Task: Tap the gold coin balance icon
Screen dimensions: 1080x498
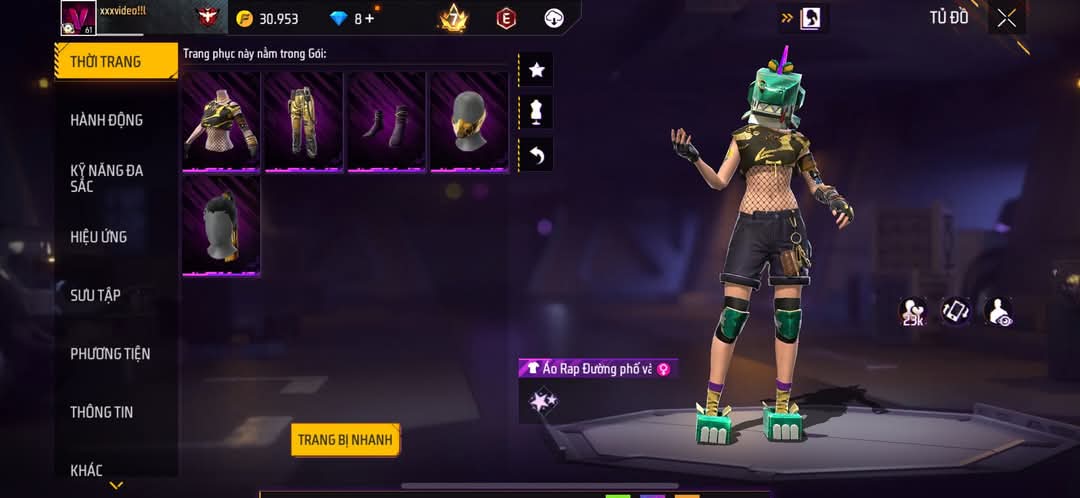Action: [245, 18]
